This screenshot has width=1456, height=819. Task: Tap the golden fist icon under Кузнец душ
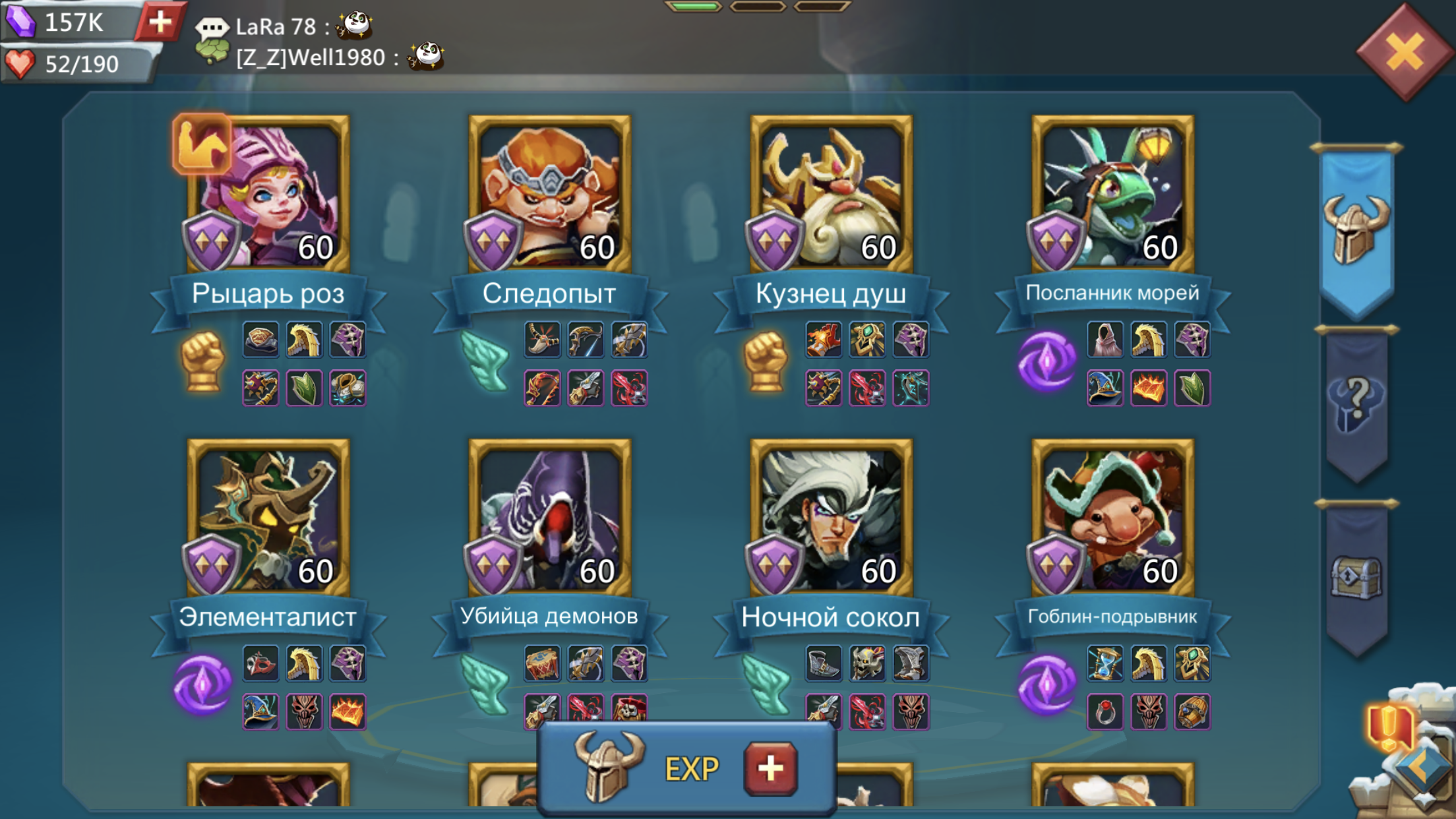(766, 361)
